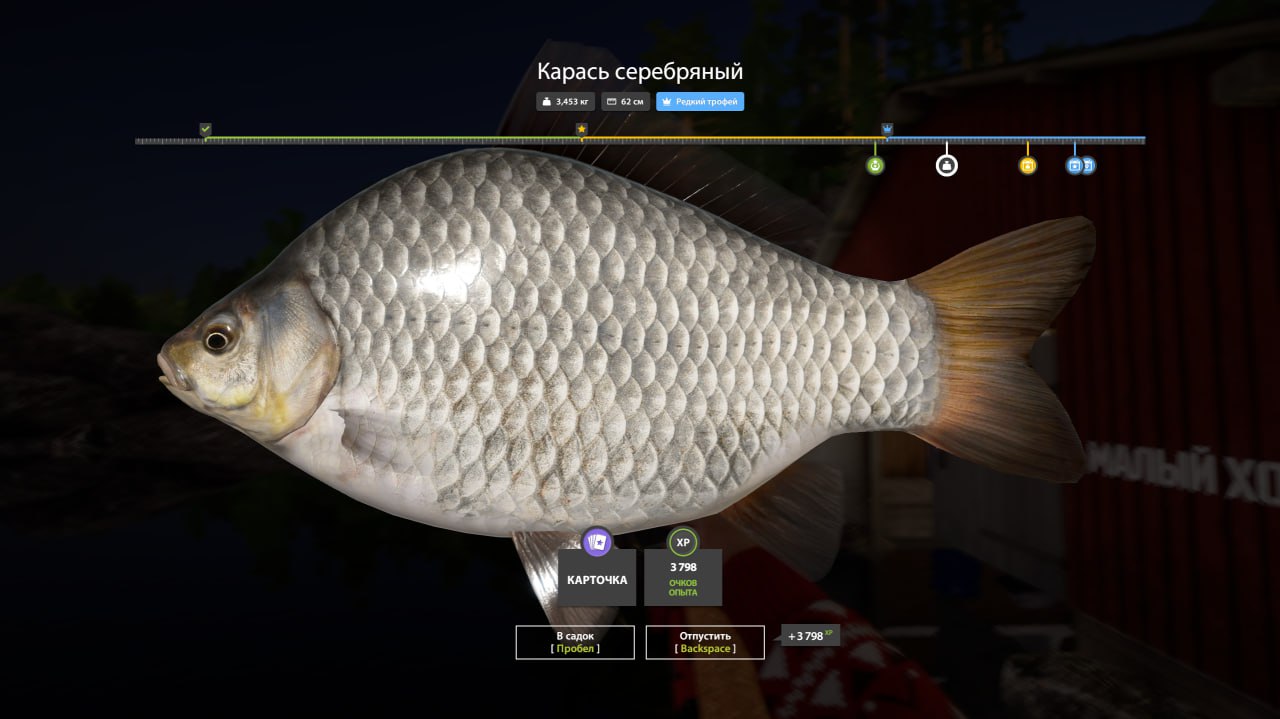Select the green circular marker under the scale
The height and width of the screenshot is (719, 1280).
(875, 165)
